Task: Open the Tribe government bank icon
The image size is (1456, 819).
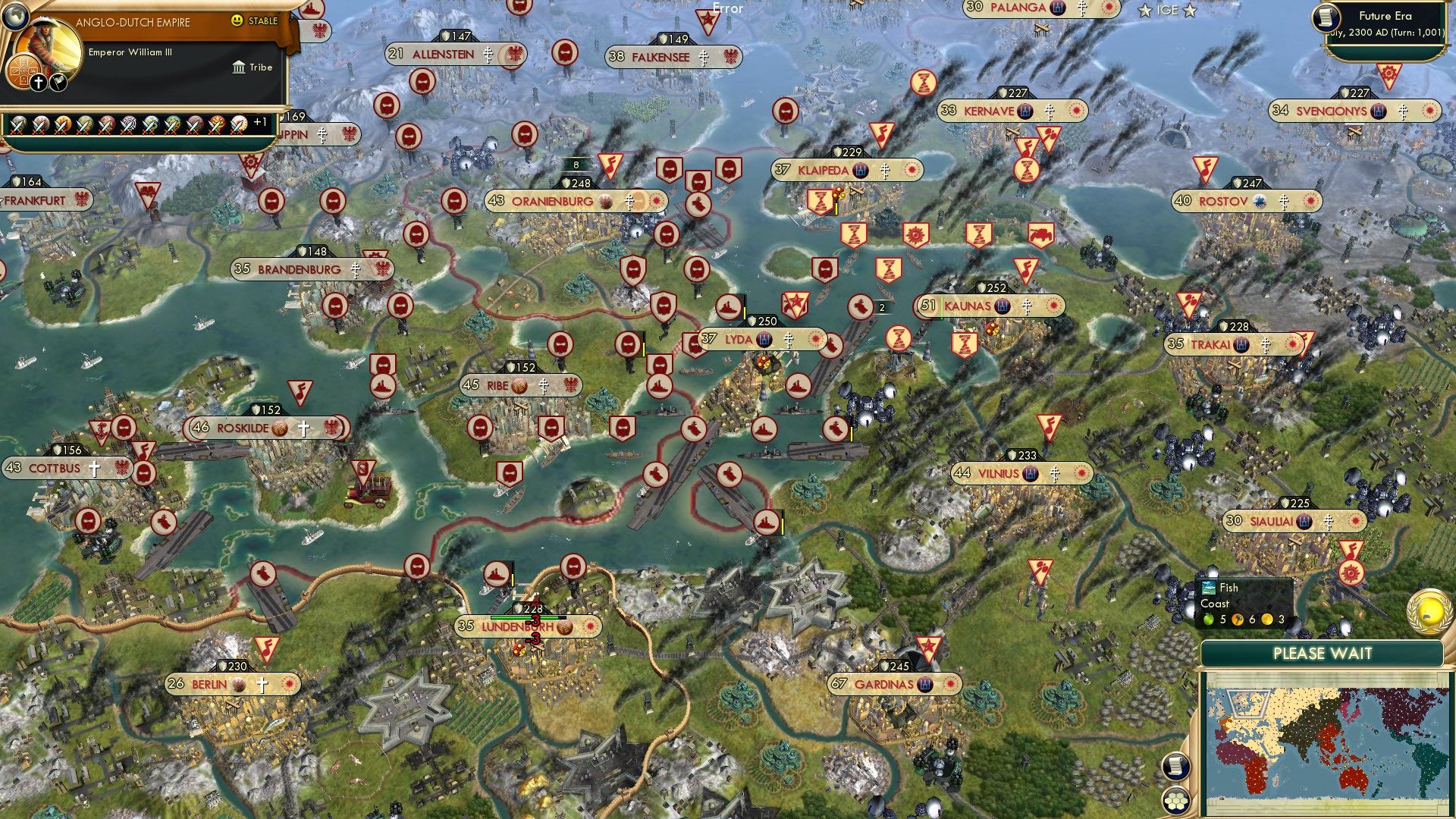Action: pos(239,67)
